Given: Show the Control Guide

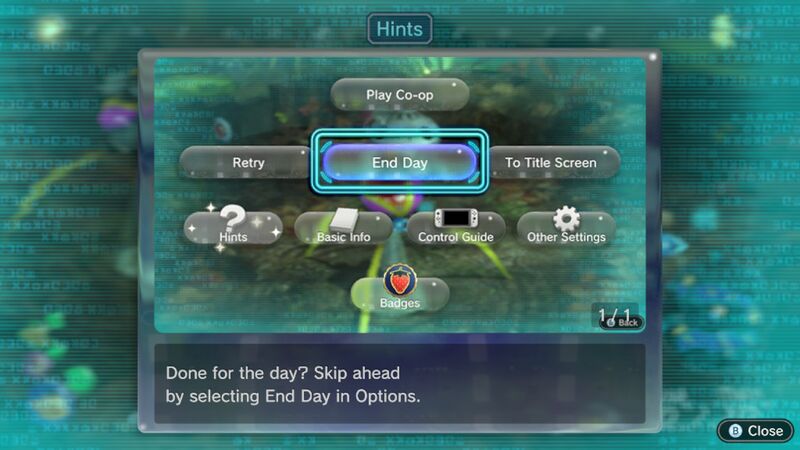Looking at the screenshot, I should click(455, 229).
